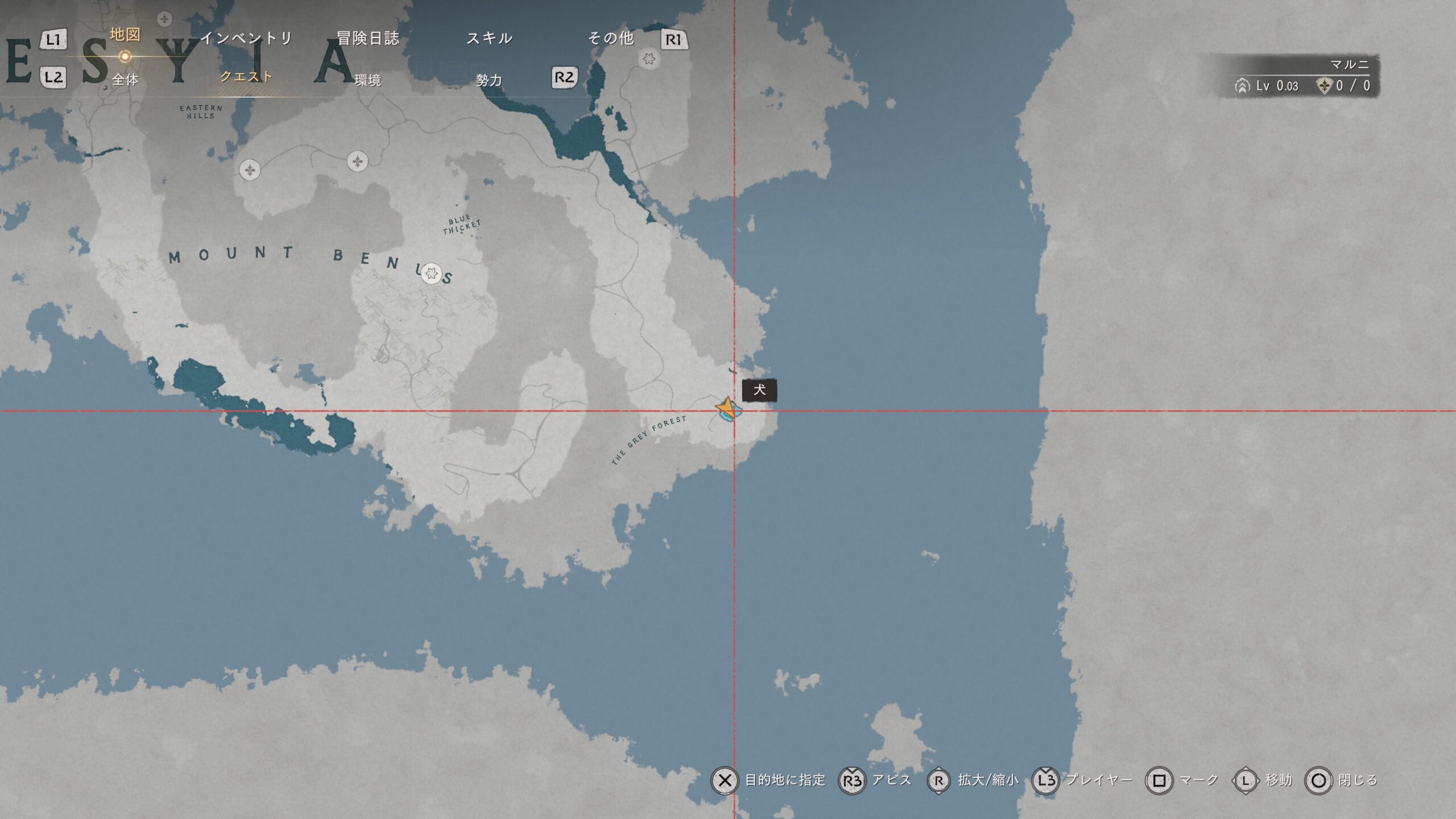Screen dimensions: 1456x819
Task: Choose the クエスト map filter
Action: [246, 77]
